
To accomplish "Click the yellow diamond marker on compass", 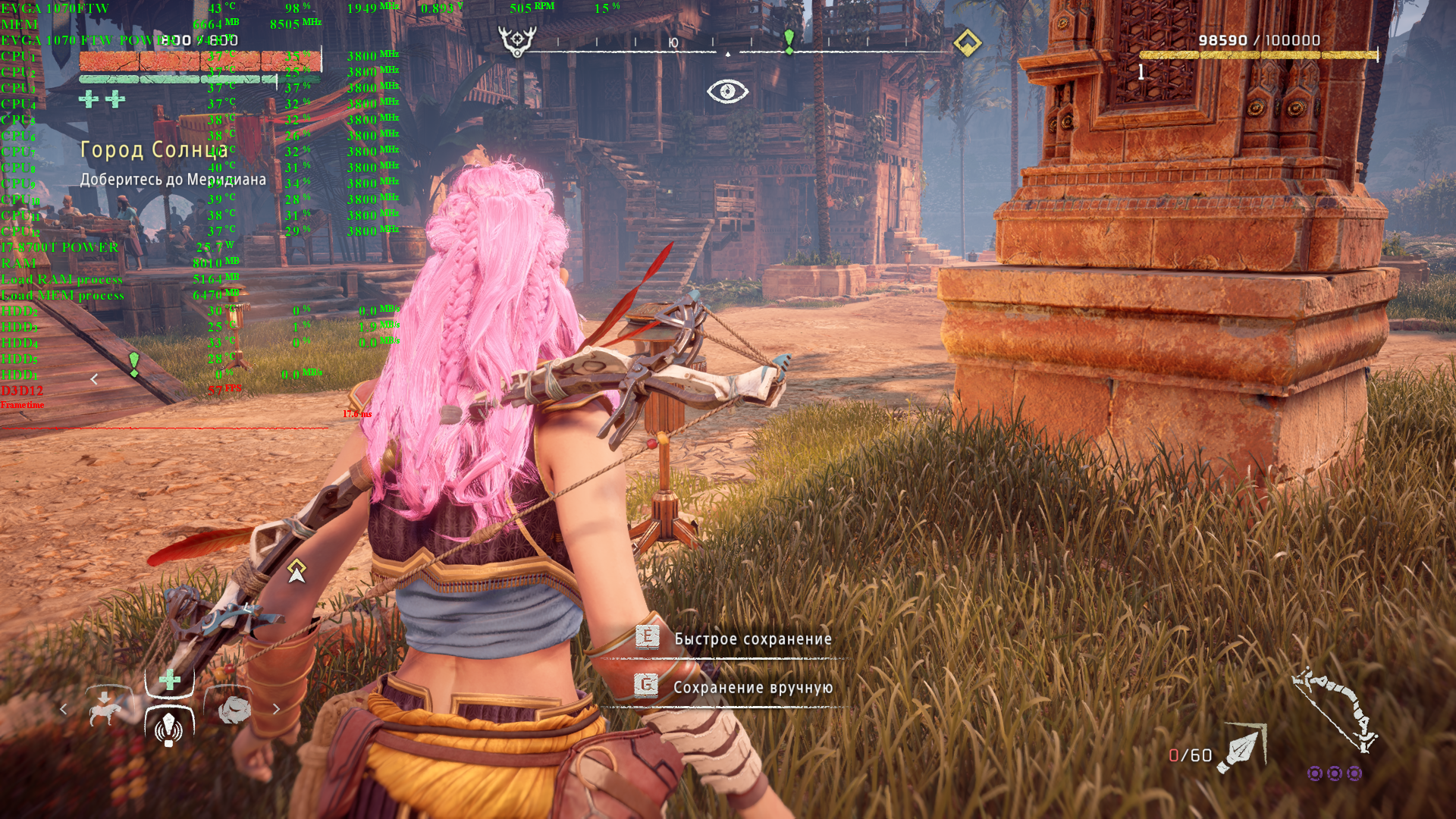I will (967, 42).
